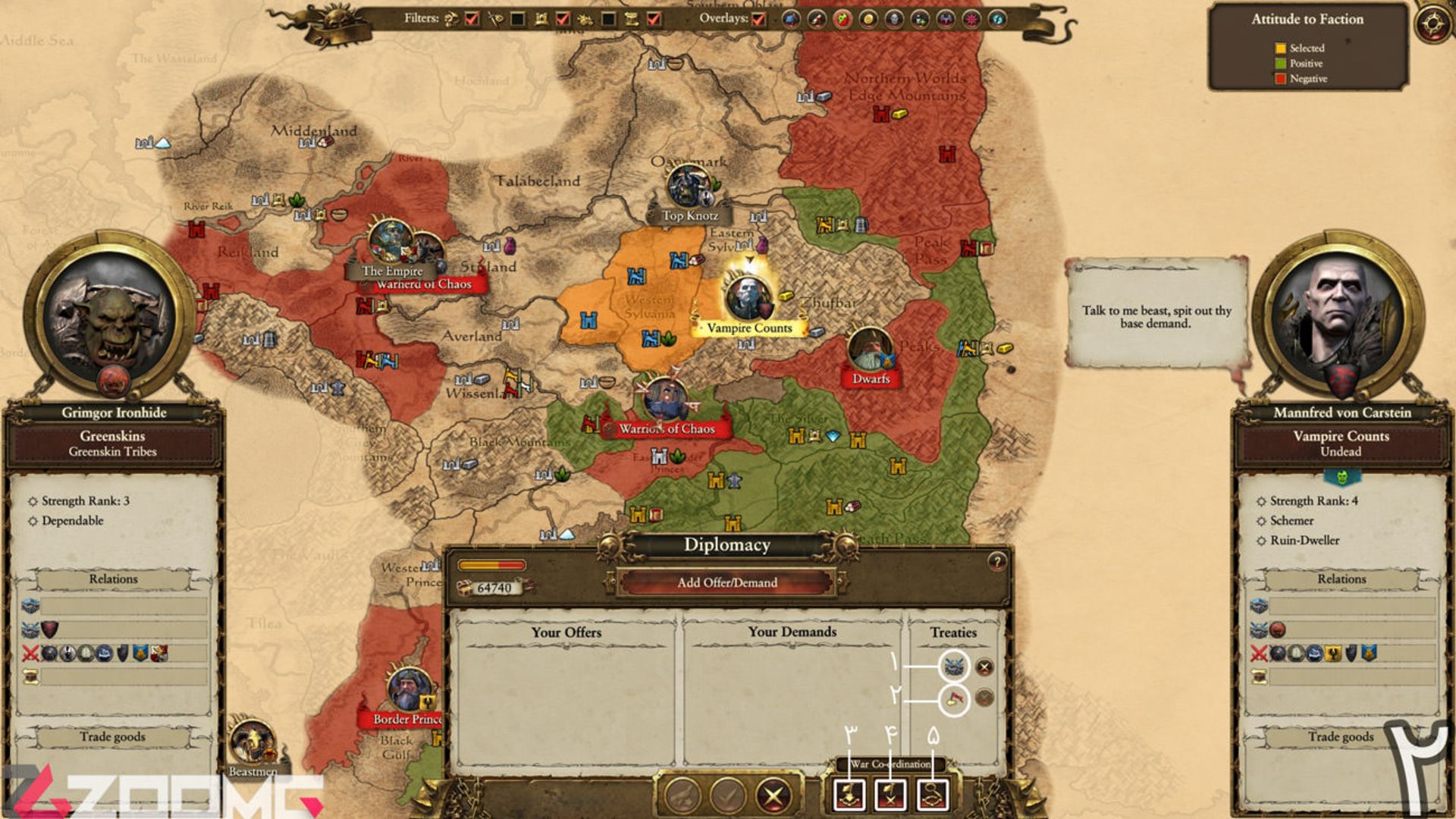Toggle the first Filters checkbox
The height and width of the screenshot is (819, 1456).
(472, 19)
